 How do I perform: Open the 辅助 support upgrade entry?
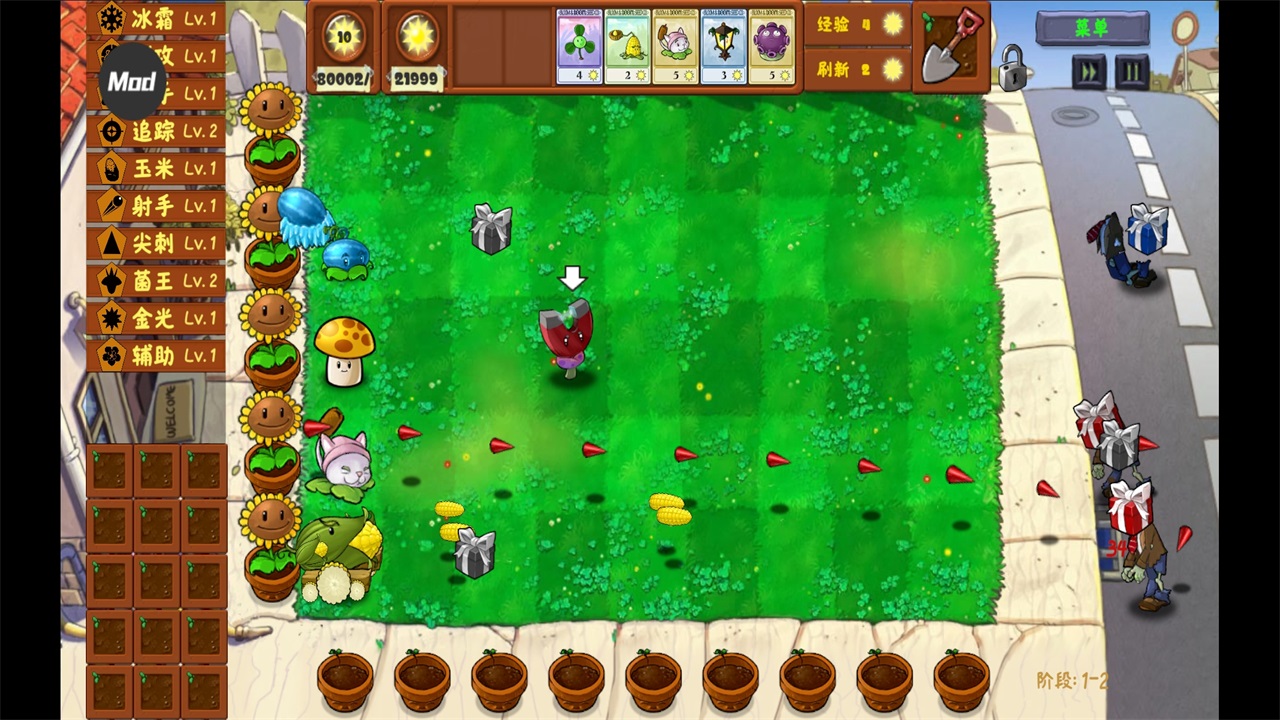point(155,356)
